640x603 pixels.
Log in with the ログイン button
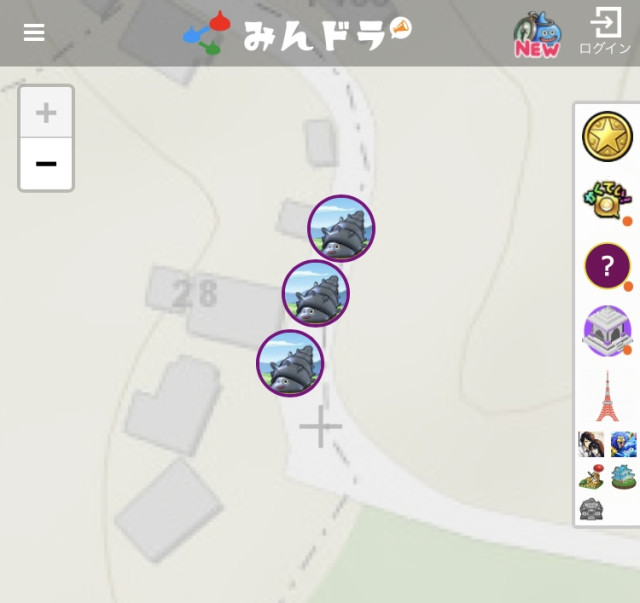(x=605, y=33)
